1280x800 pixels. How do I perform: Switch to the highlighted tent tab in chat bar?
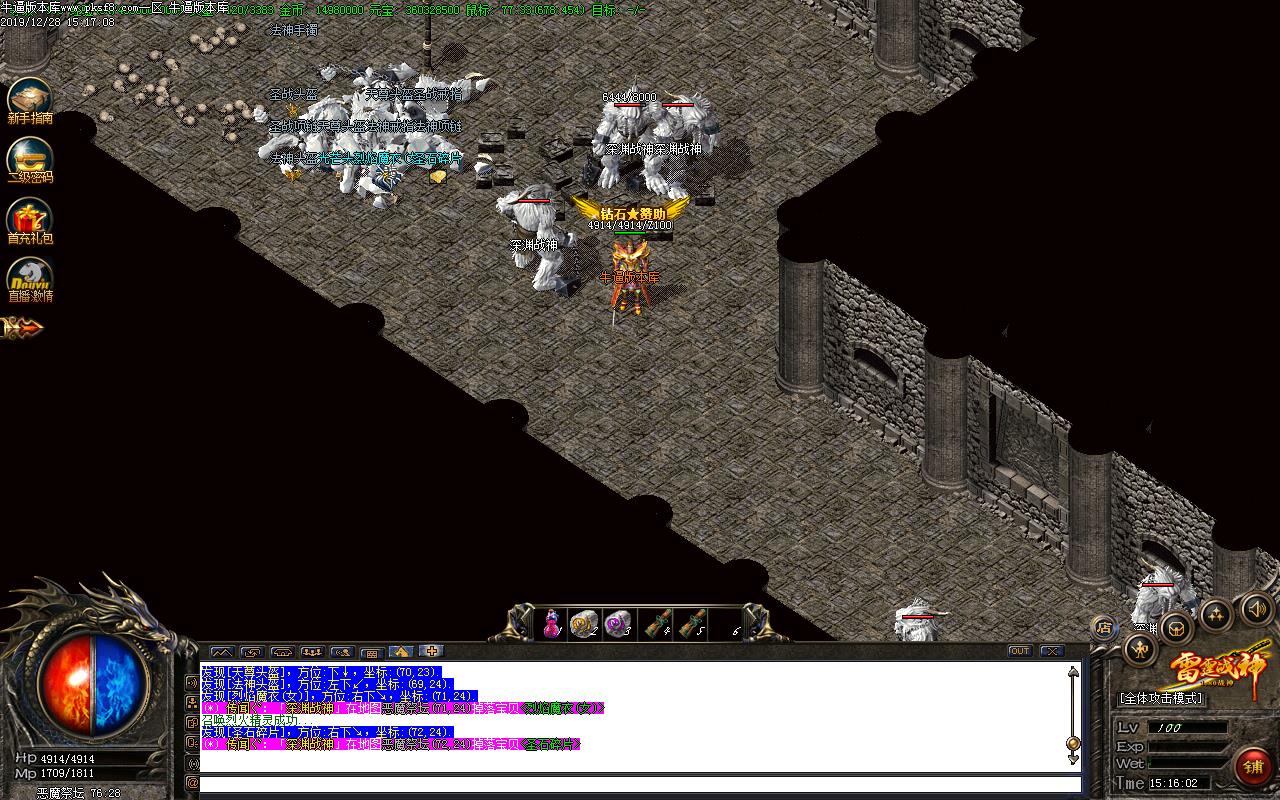click(x=402, y=652)
